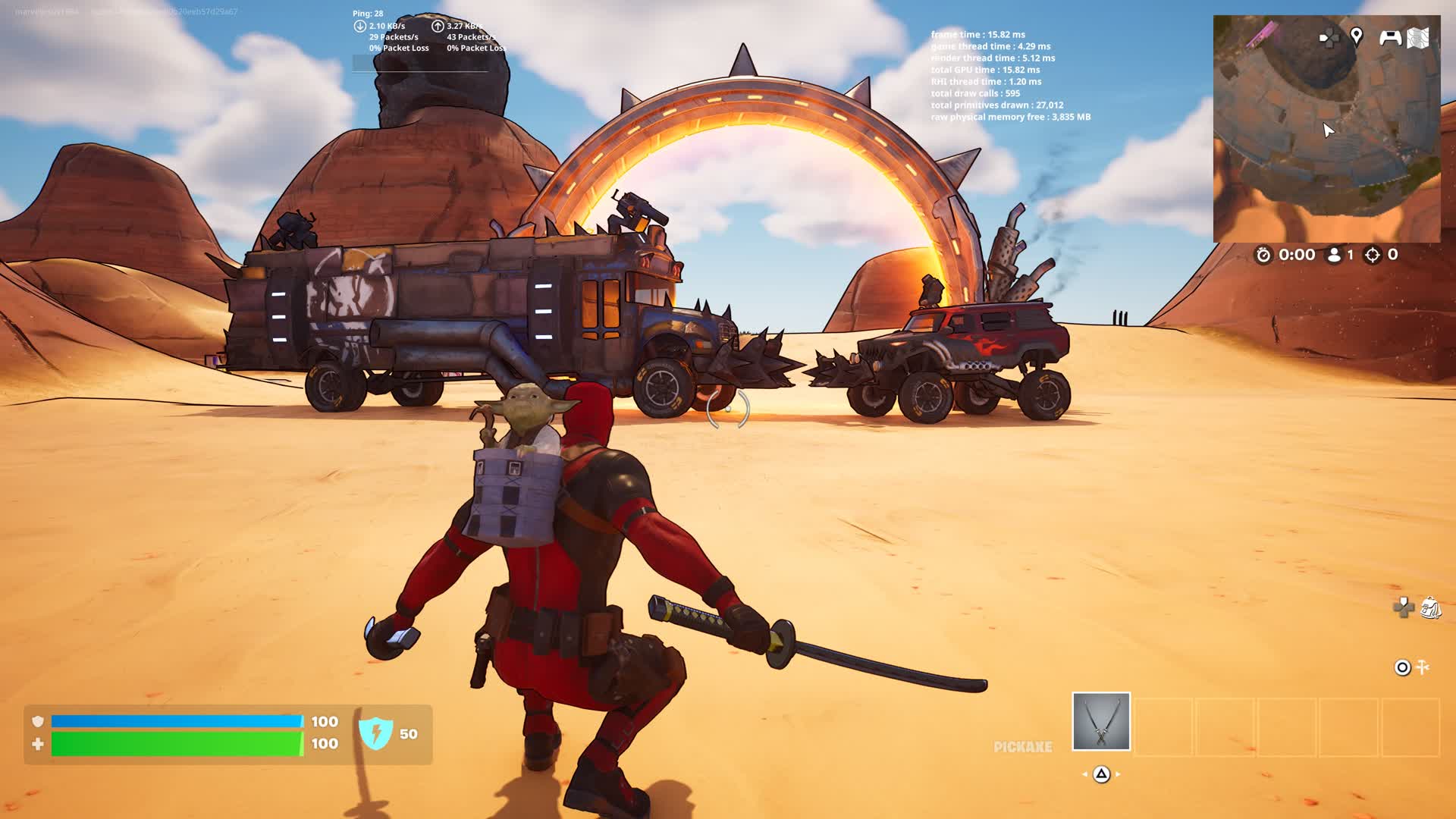Open the full map via folded map icon
The height and width of the screenshot is (819, 1456).
coord(1418,38)
